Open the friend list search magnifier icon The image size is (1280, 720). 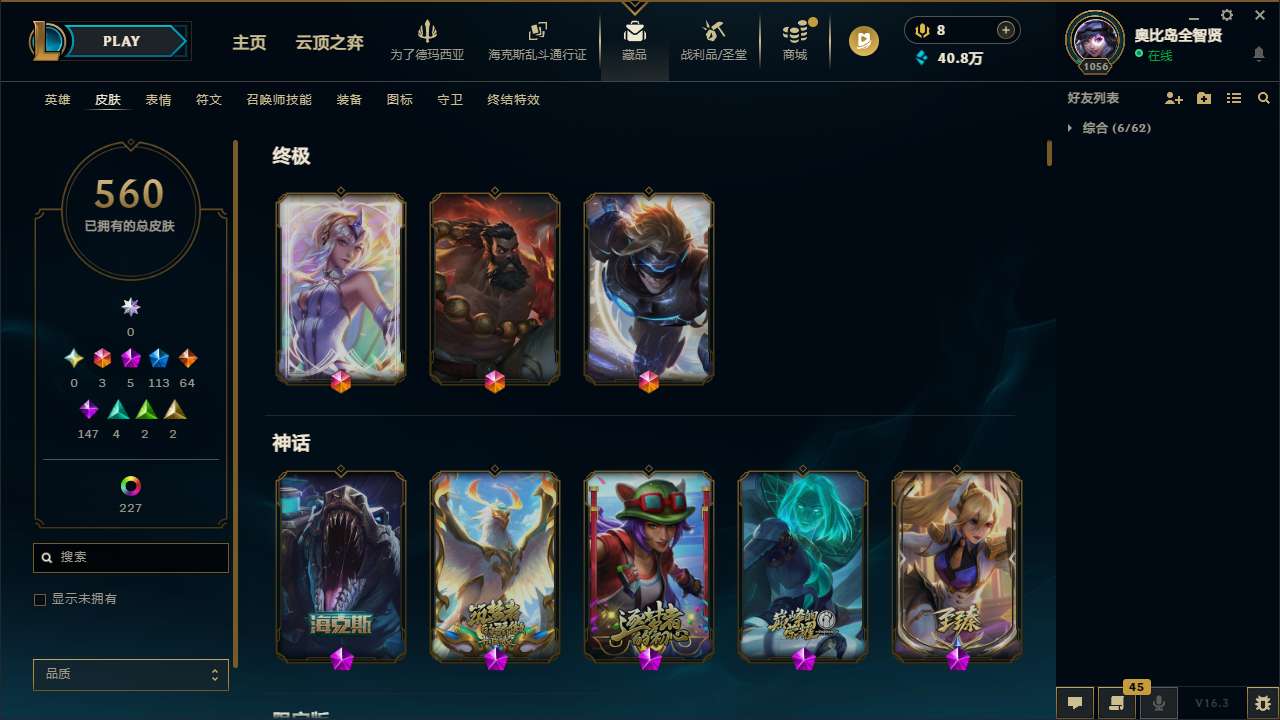[1264, 98]
